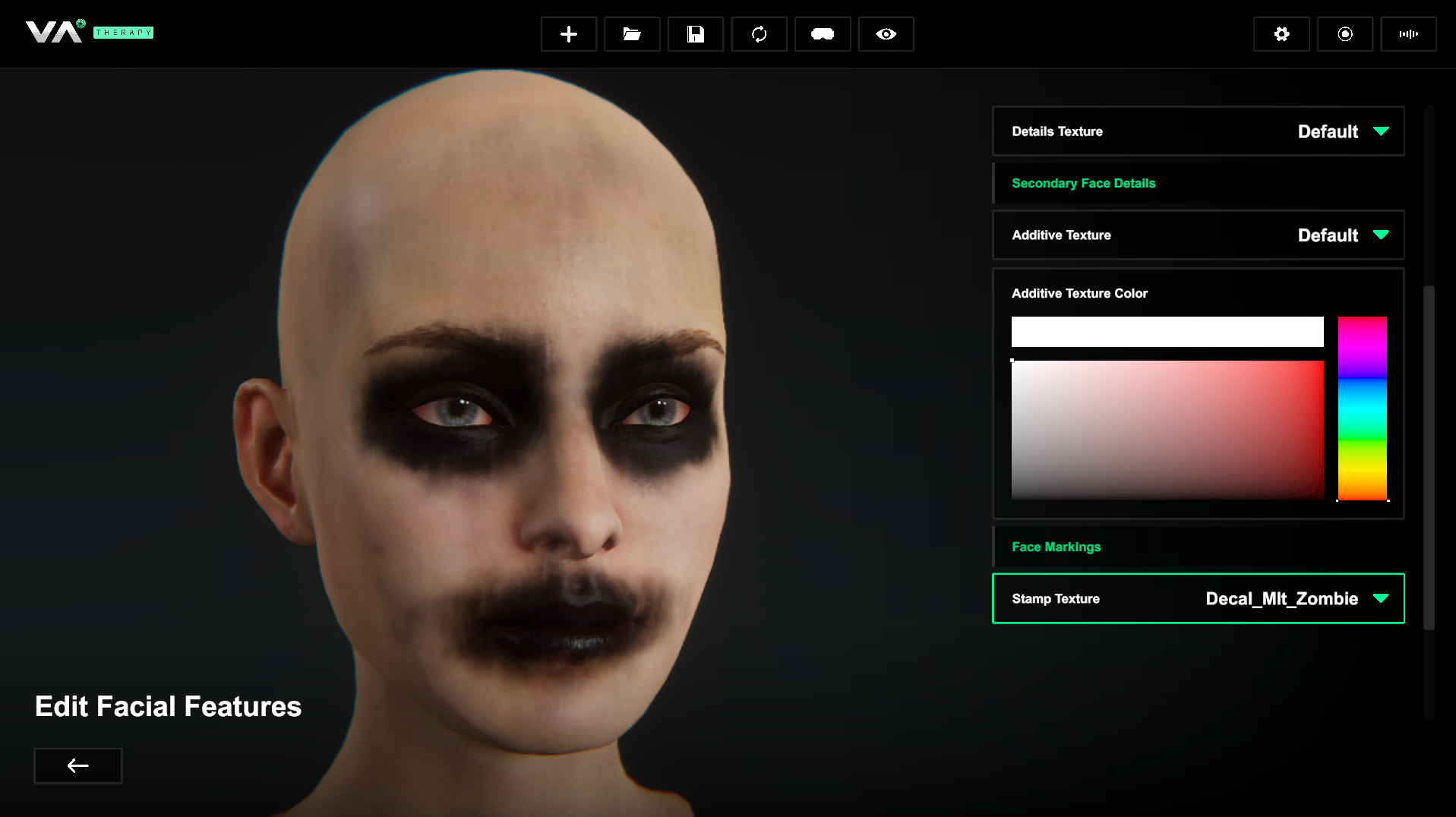The width and height of the screenshot is (1456, 817).
Task: Click the record circle icon
Action: coord(1344,34)
